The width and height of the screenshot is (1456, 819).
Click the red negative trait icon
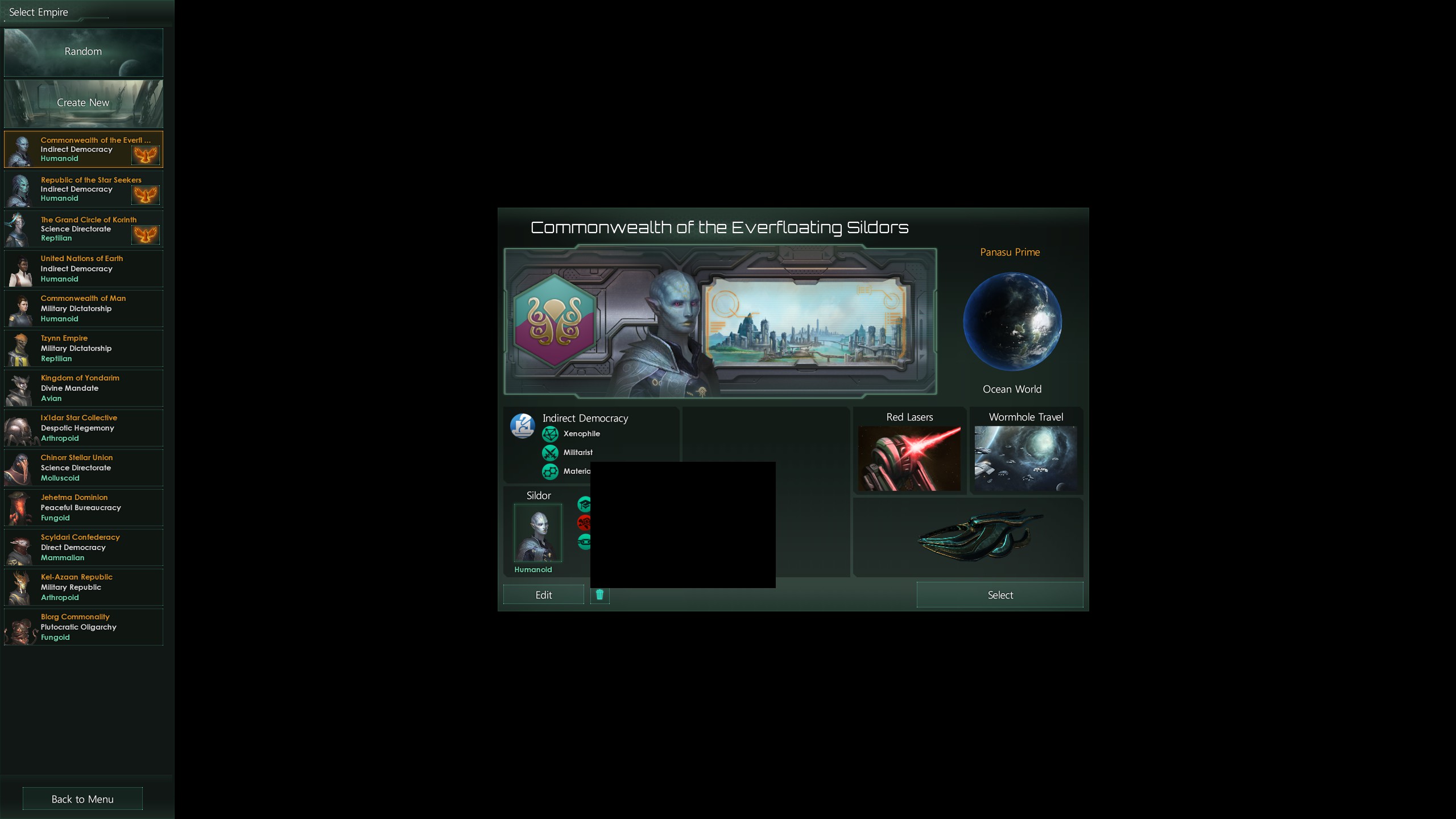pos(584,522)
